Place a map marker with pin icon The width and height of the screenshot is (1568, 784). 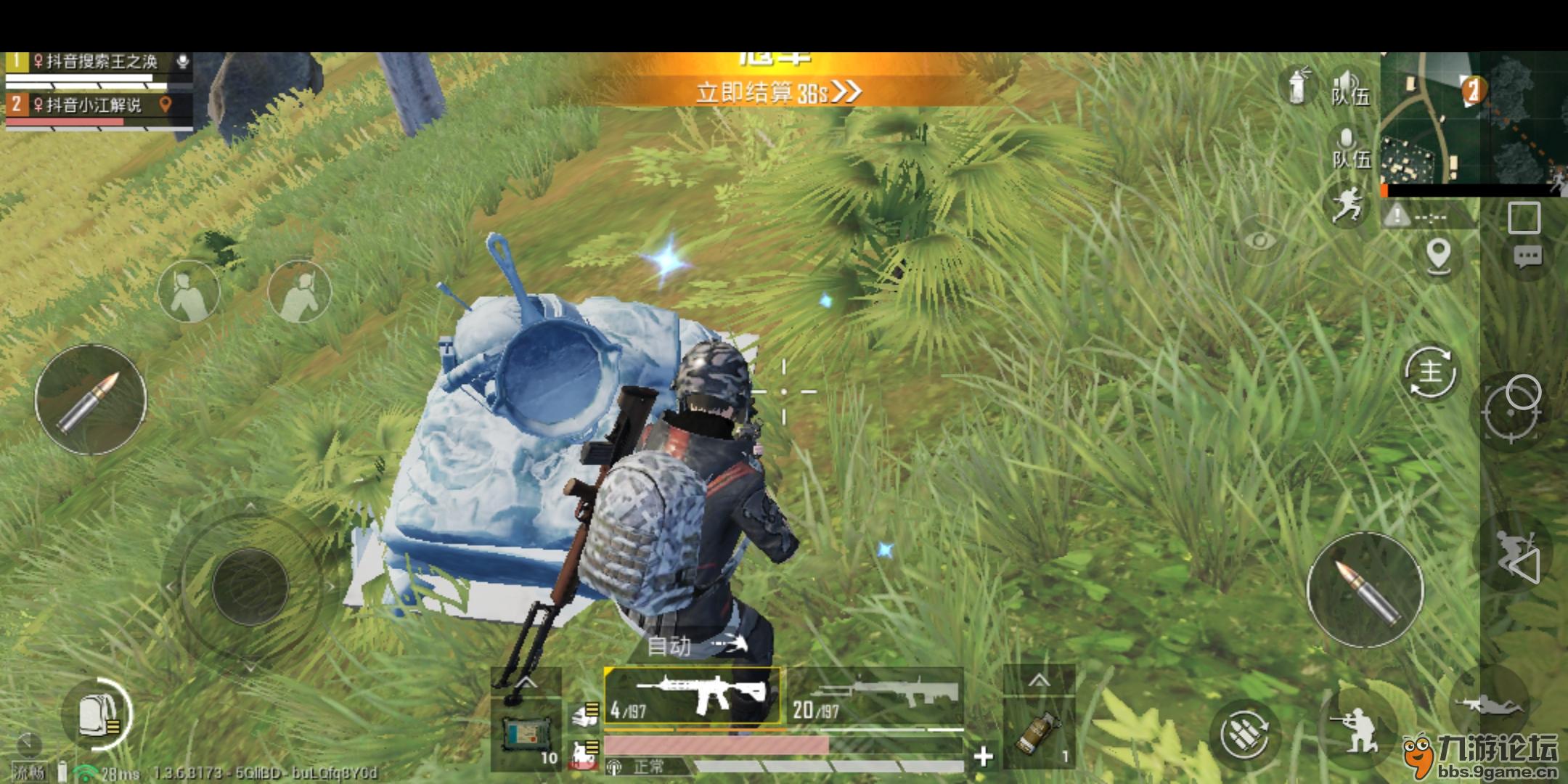pyautogui.click(x=1438, y=256)
